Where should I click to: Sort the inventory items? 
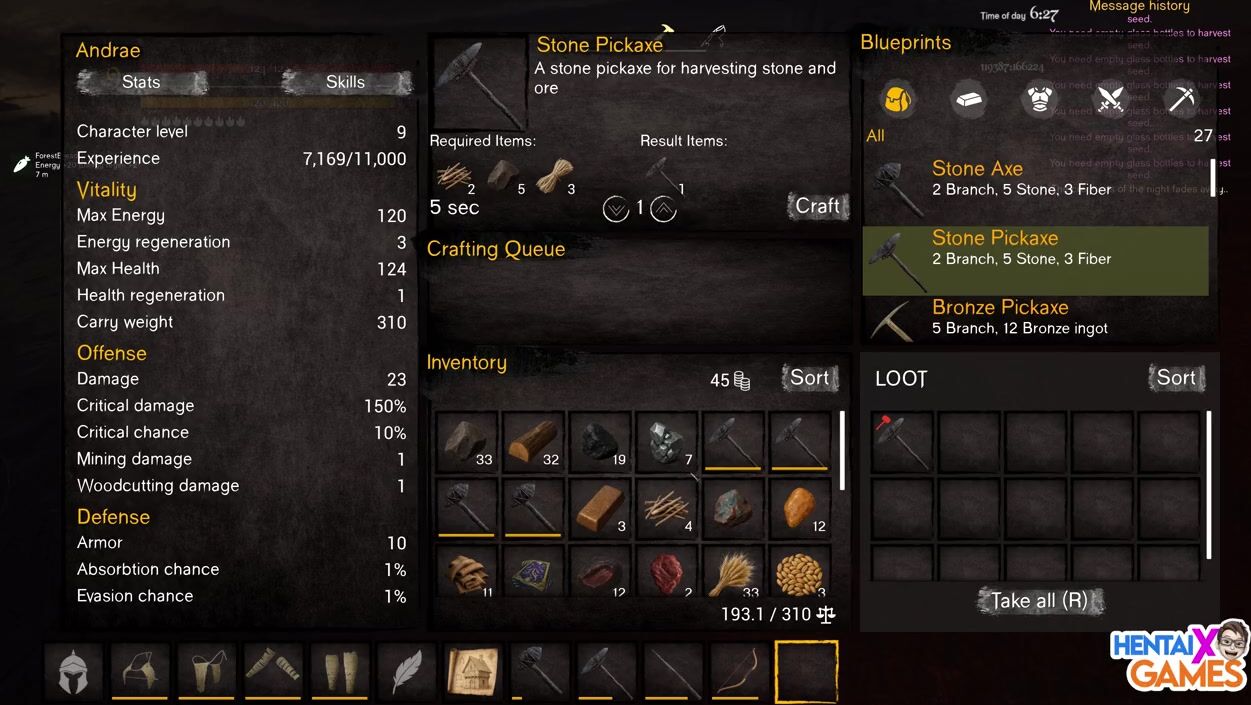(x=809, y=378)
